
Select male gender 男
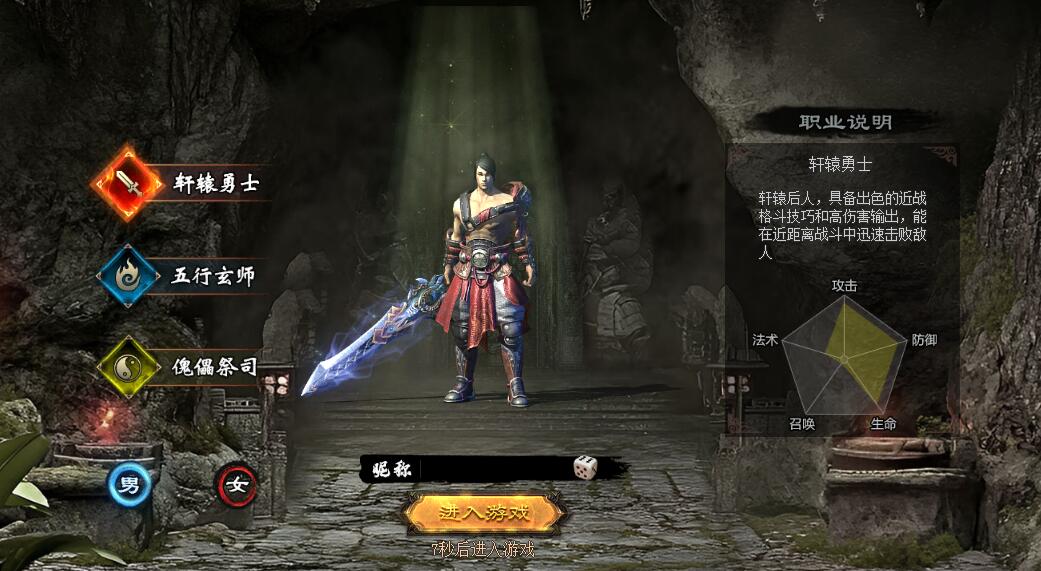point(130,486)
